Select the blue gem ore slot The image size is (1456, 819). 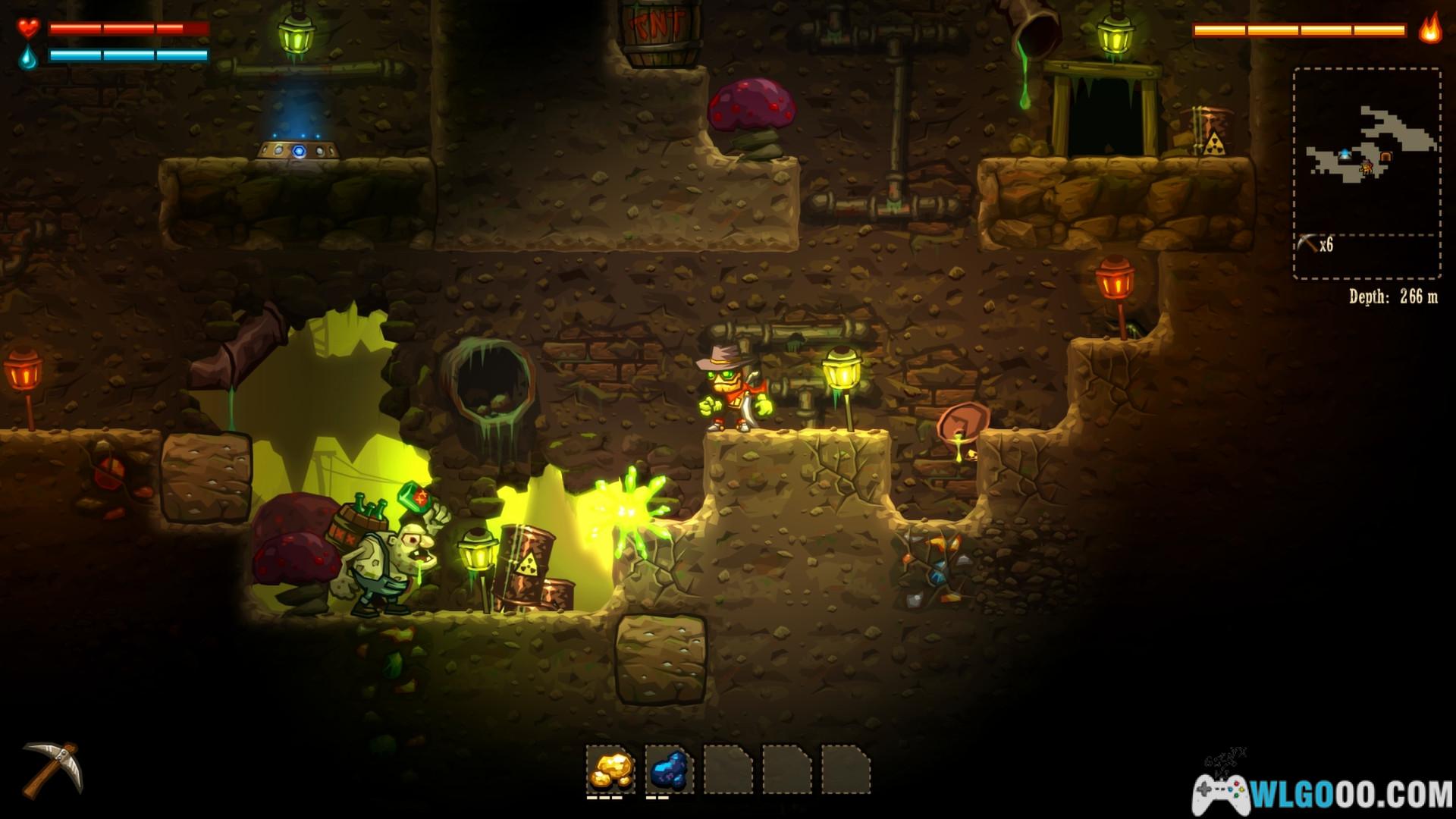[x=669, y=769]
